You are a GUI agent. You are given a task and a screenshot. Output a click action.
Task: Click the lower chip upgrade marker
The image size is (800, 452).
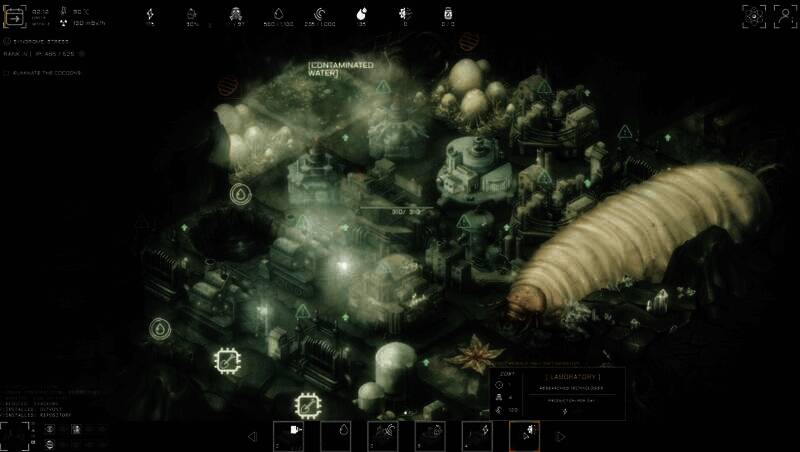coord(306,406)
